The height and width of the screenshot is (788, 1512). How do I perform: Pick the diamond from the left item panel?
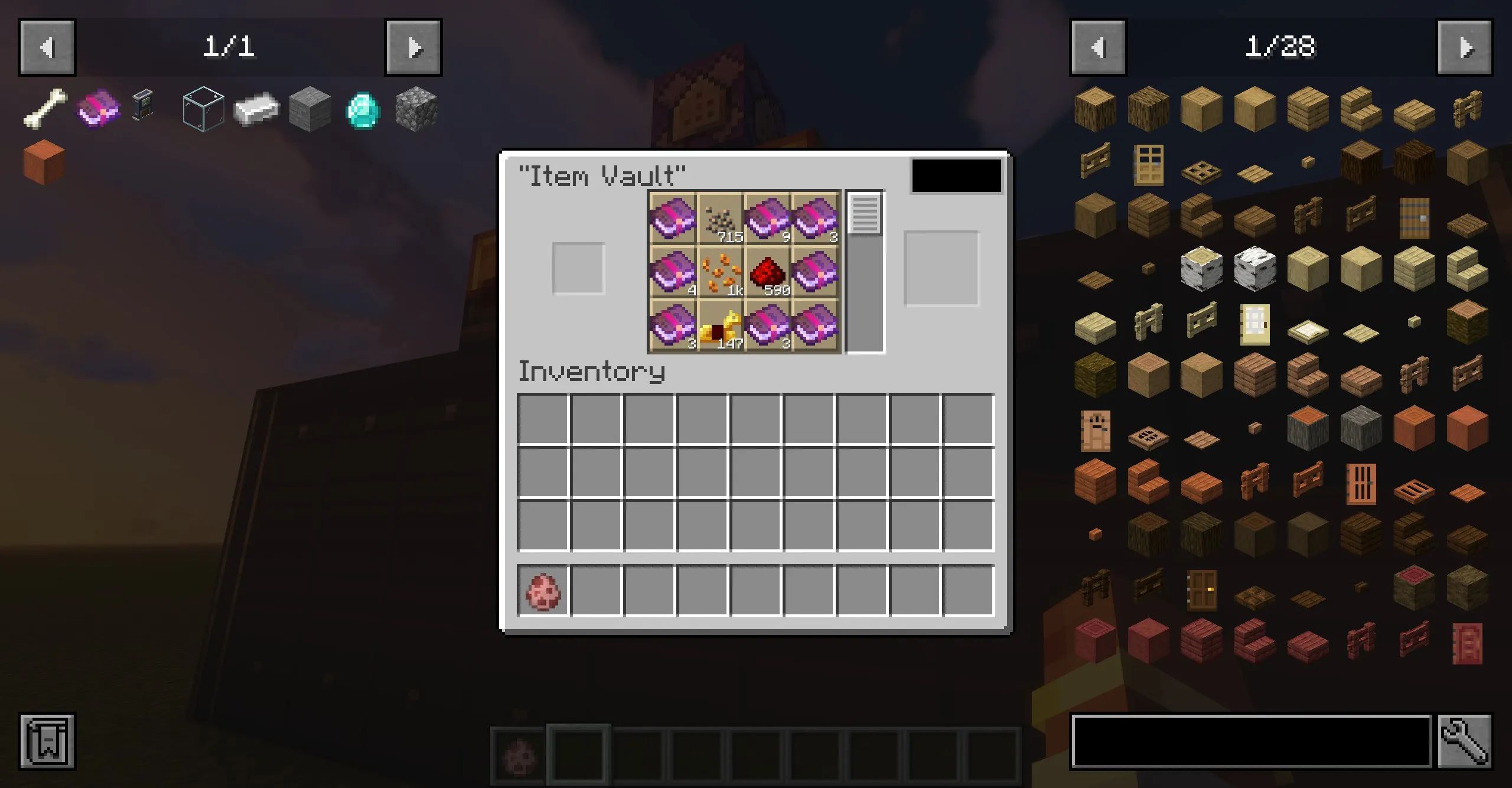362,109
